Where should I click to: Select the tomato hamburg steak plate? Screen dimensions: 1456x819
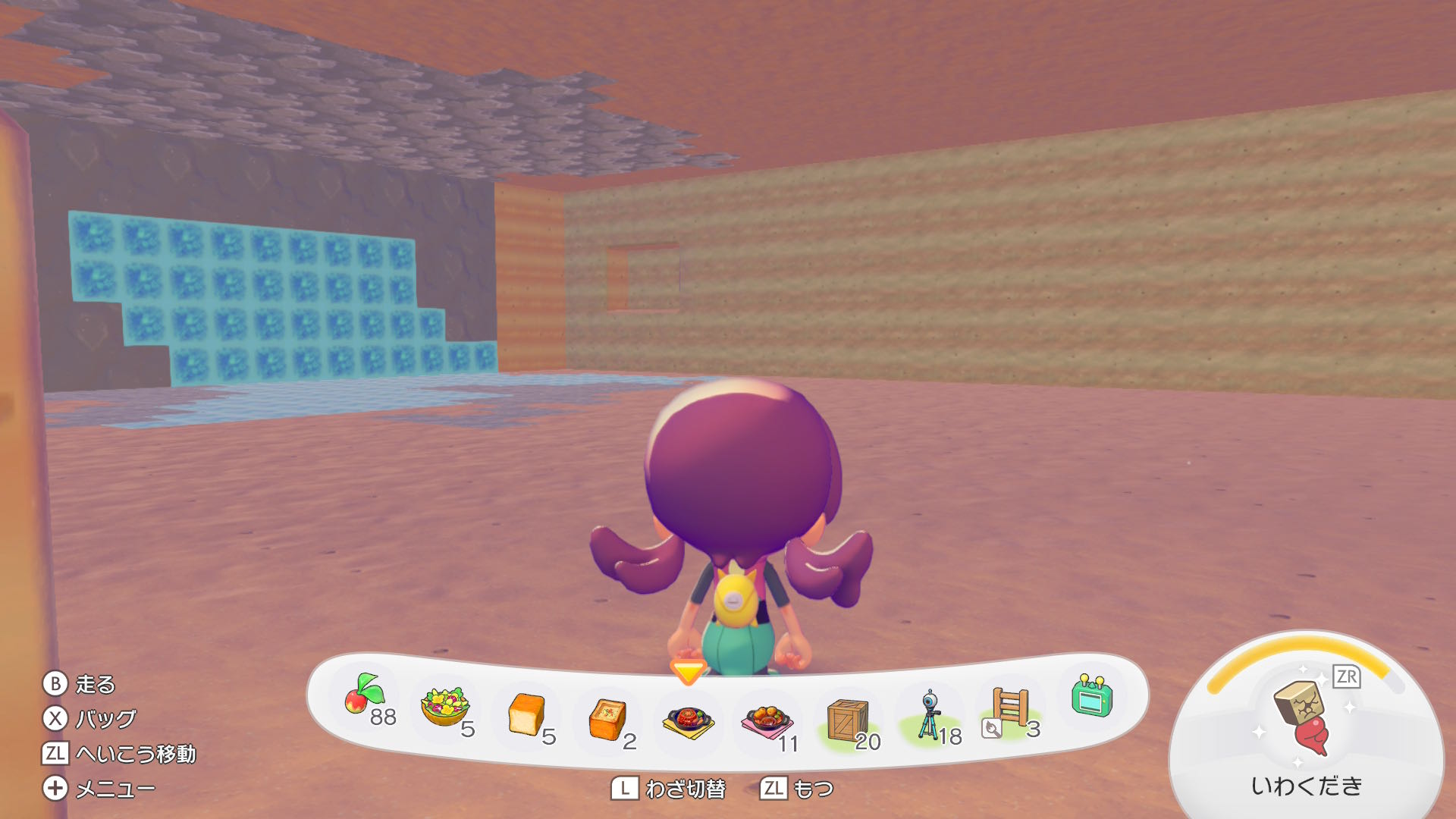688,720
